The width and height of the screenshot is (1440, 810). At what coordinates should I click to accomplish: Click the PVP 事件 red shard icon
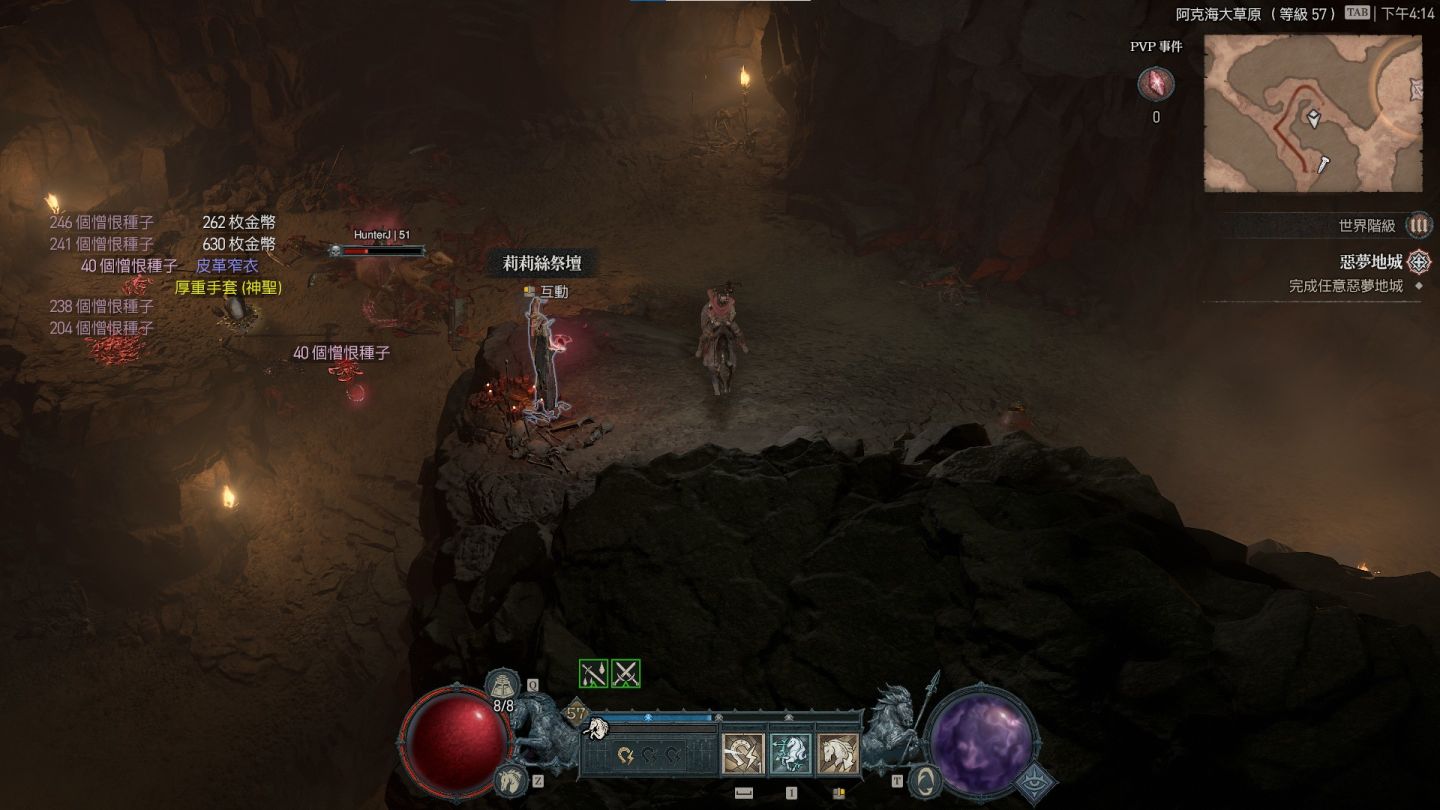(x=1156, y=84)
